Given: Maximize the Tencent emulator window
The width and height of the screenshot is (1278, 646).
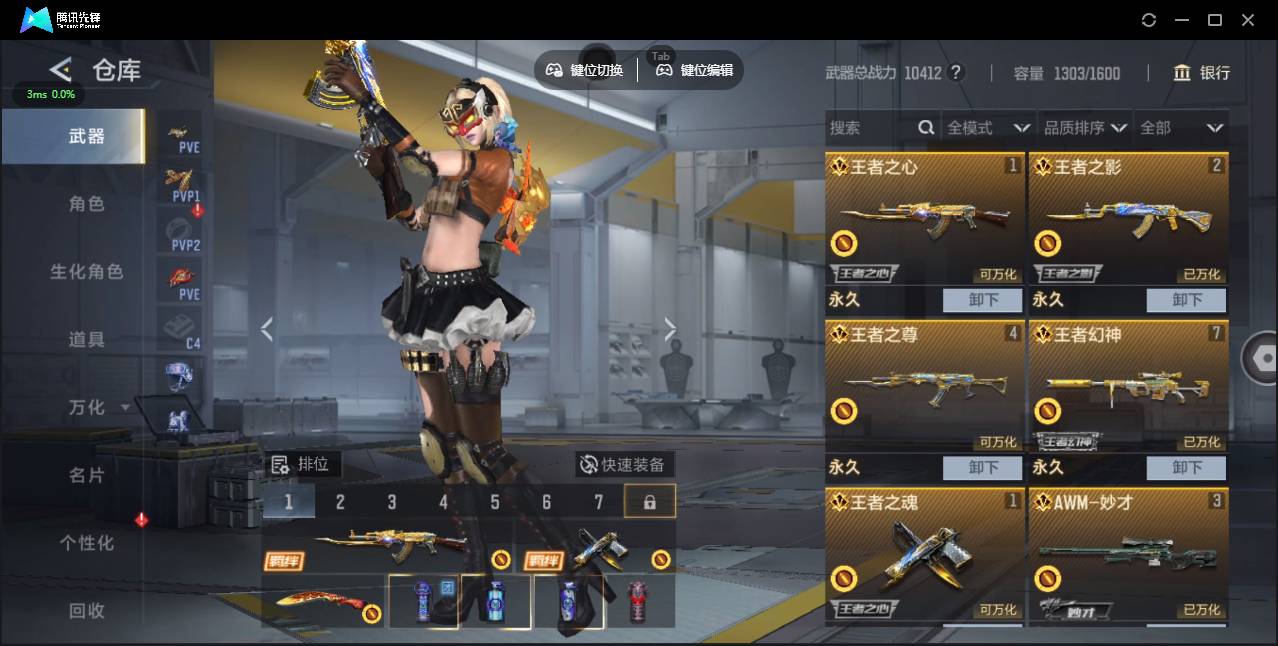Looking at the screenshot, I should point(1215,20).
